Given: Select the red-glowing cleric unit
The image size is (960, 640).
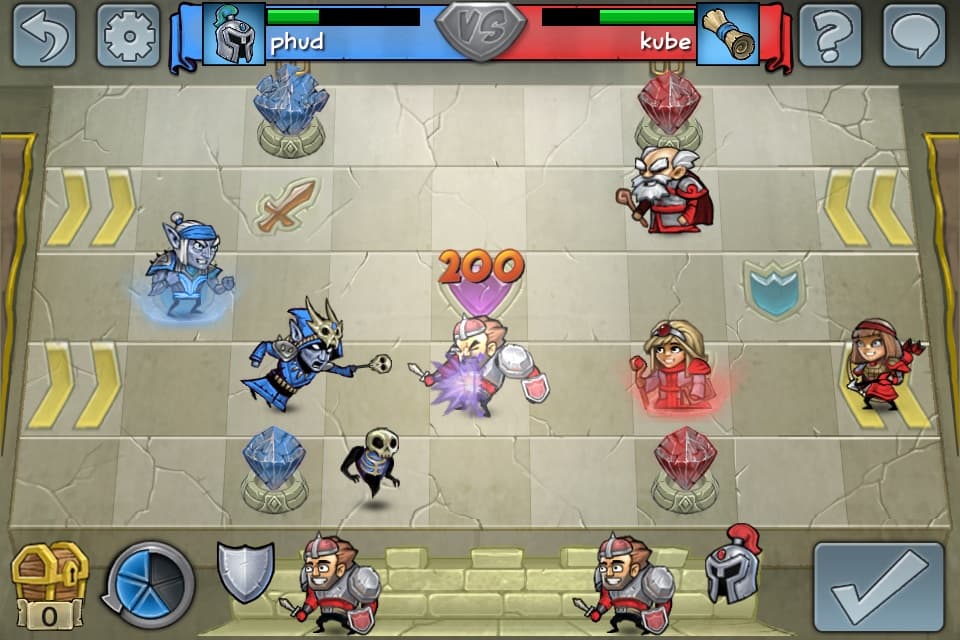Looking at the screenshot, I should tap(675, 367).
